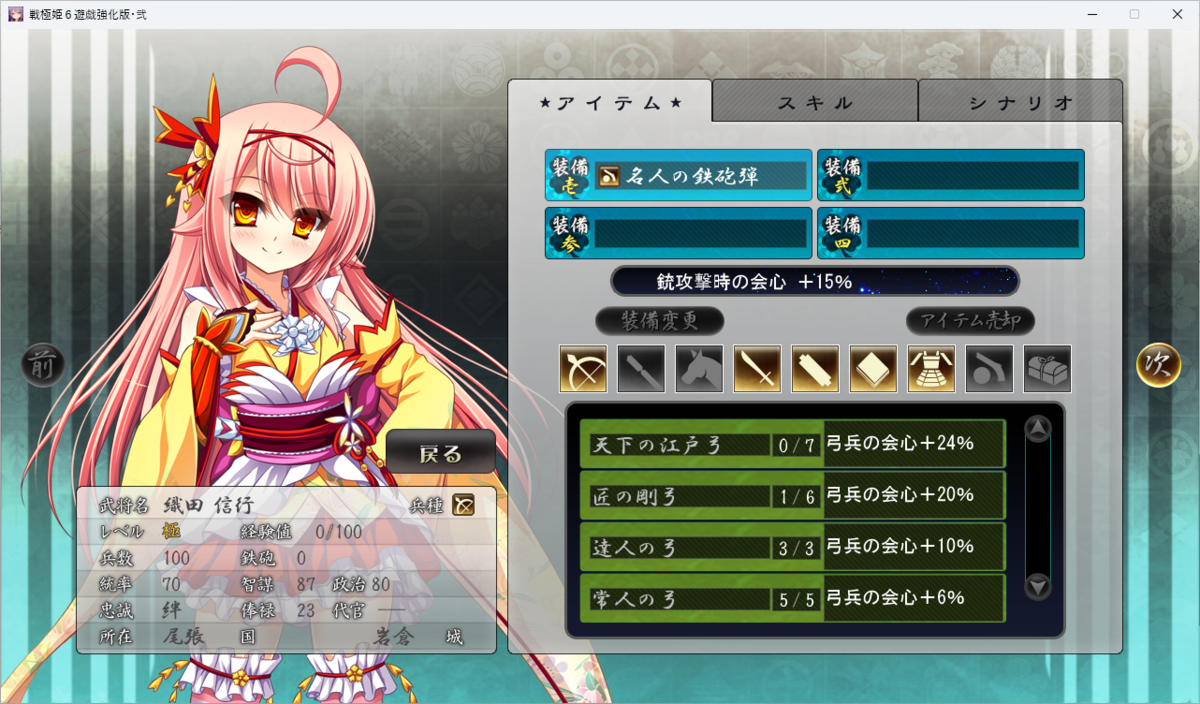The image size is (1200, 704).
Task: Show the armor item category icon
Action: point(932,369)
